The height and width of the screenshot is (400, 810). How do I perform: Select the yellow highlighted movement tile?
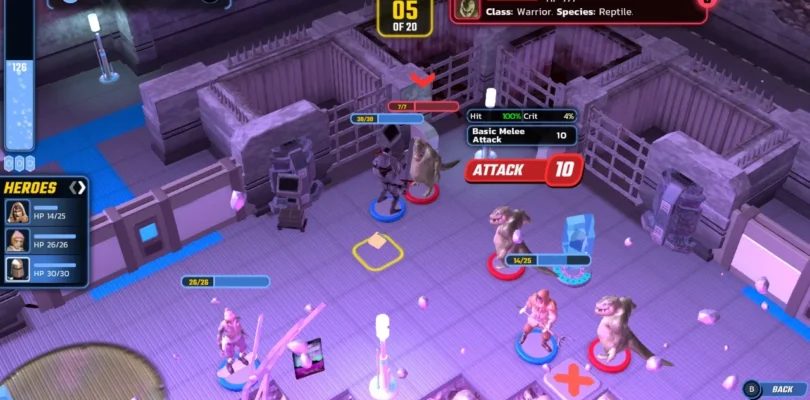click(377, 249)
